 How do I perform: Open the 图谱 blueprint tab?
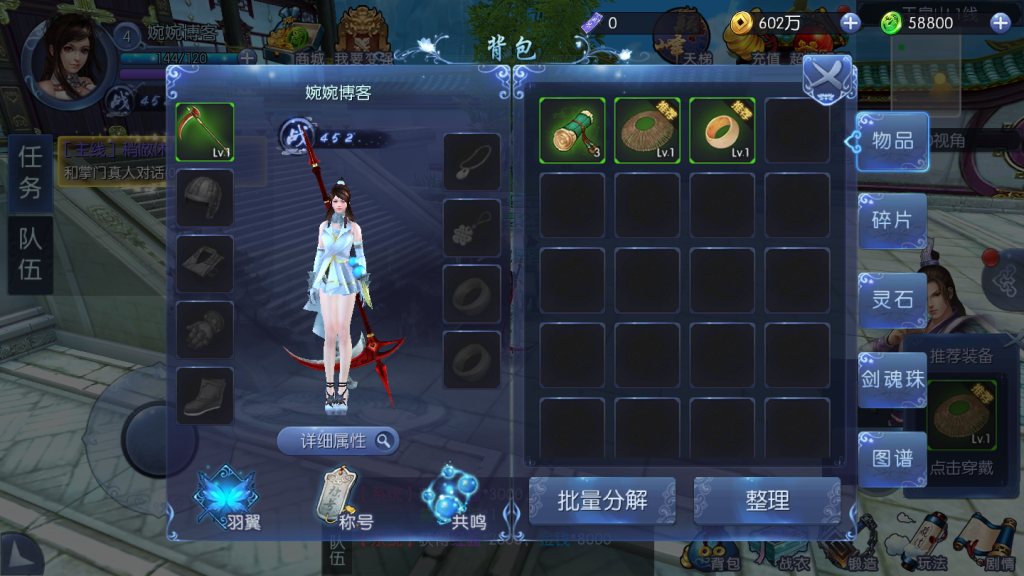[892, 458]
